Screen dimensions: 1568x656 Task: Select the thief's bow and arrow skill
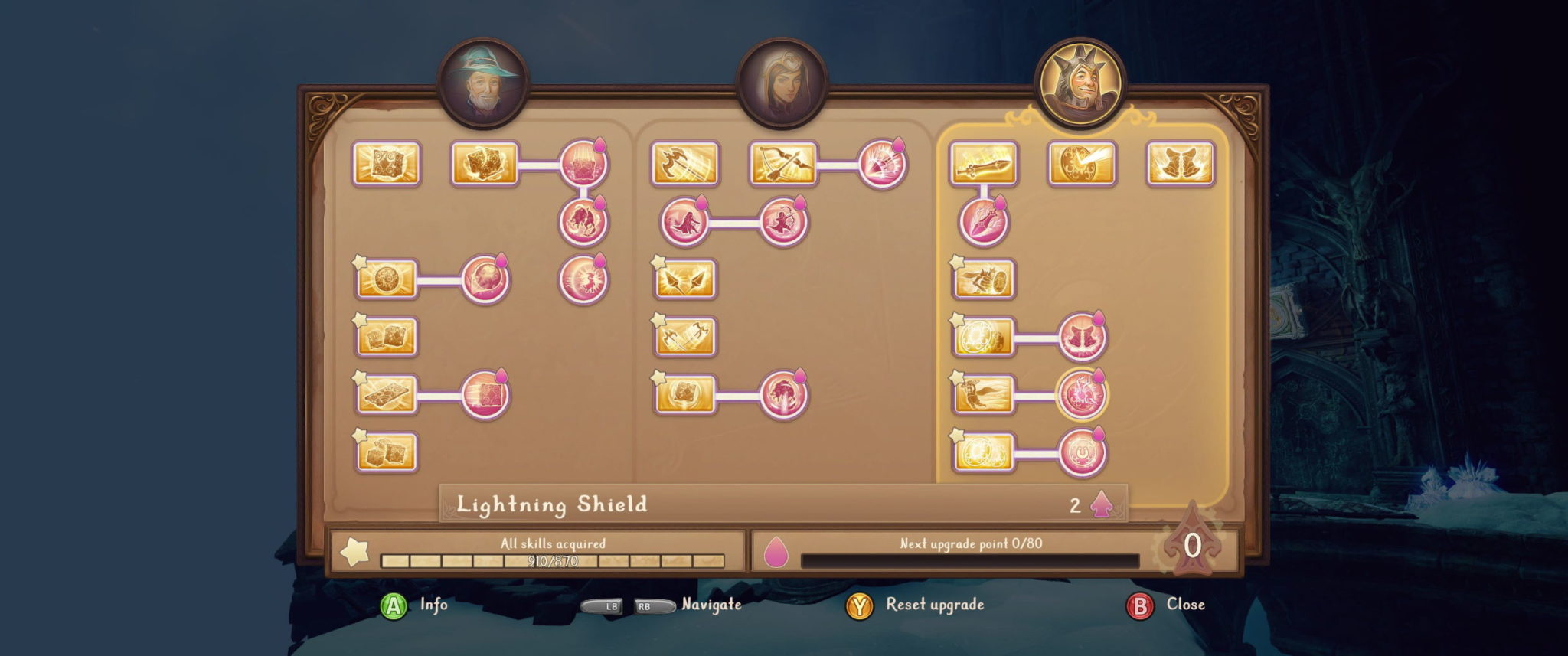[783, 163]
